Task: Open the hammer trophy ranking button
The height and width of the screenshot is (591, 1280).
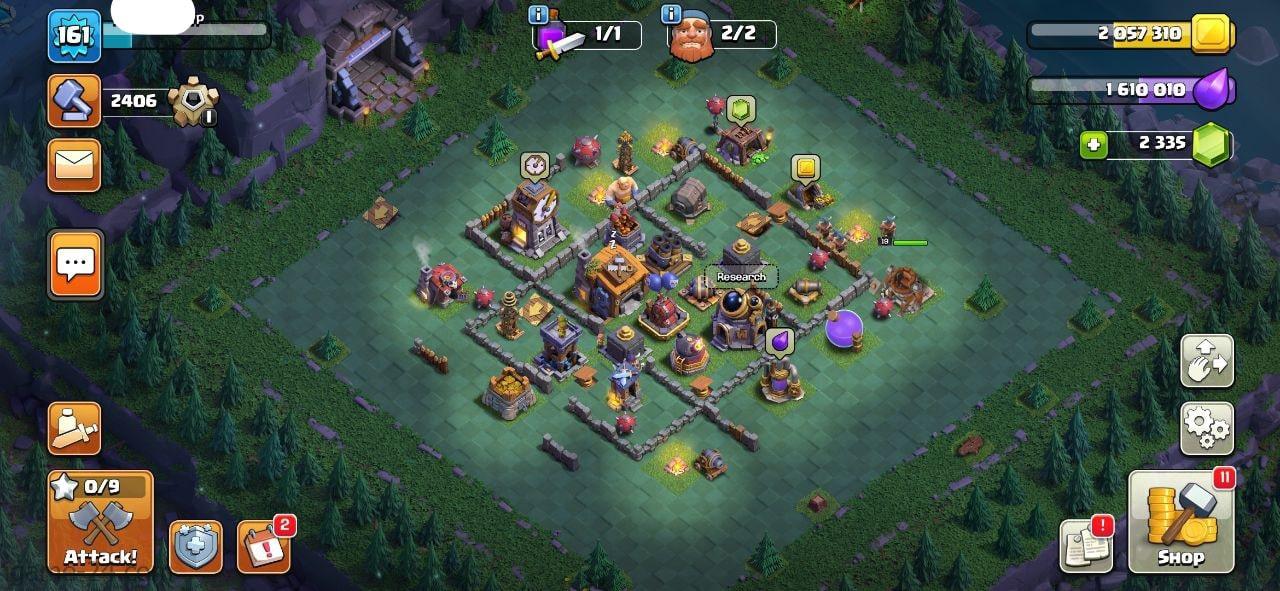Action: click(75, 100)
